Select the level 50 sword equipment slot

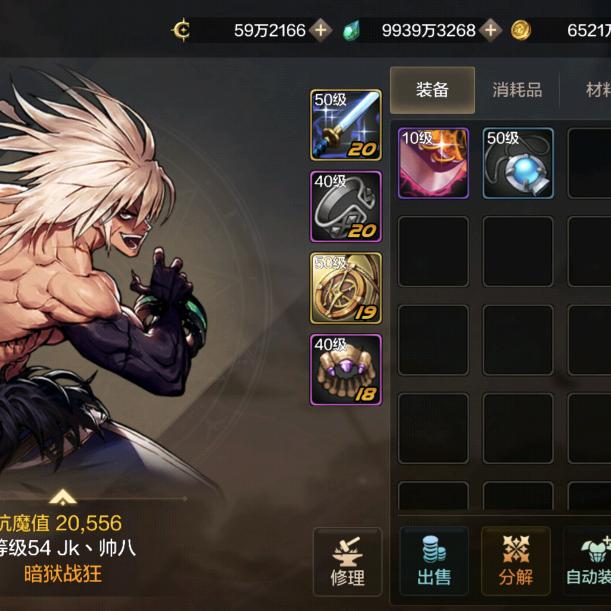[x=346, y=125]
